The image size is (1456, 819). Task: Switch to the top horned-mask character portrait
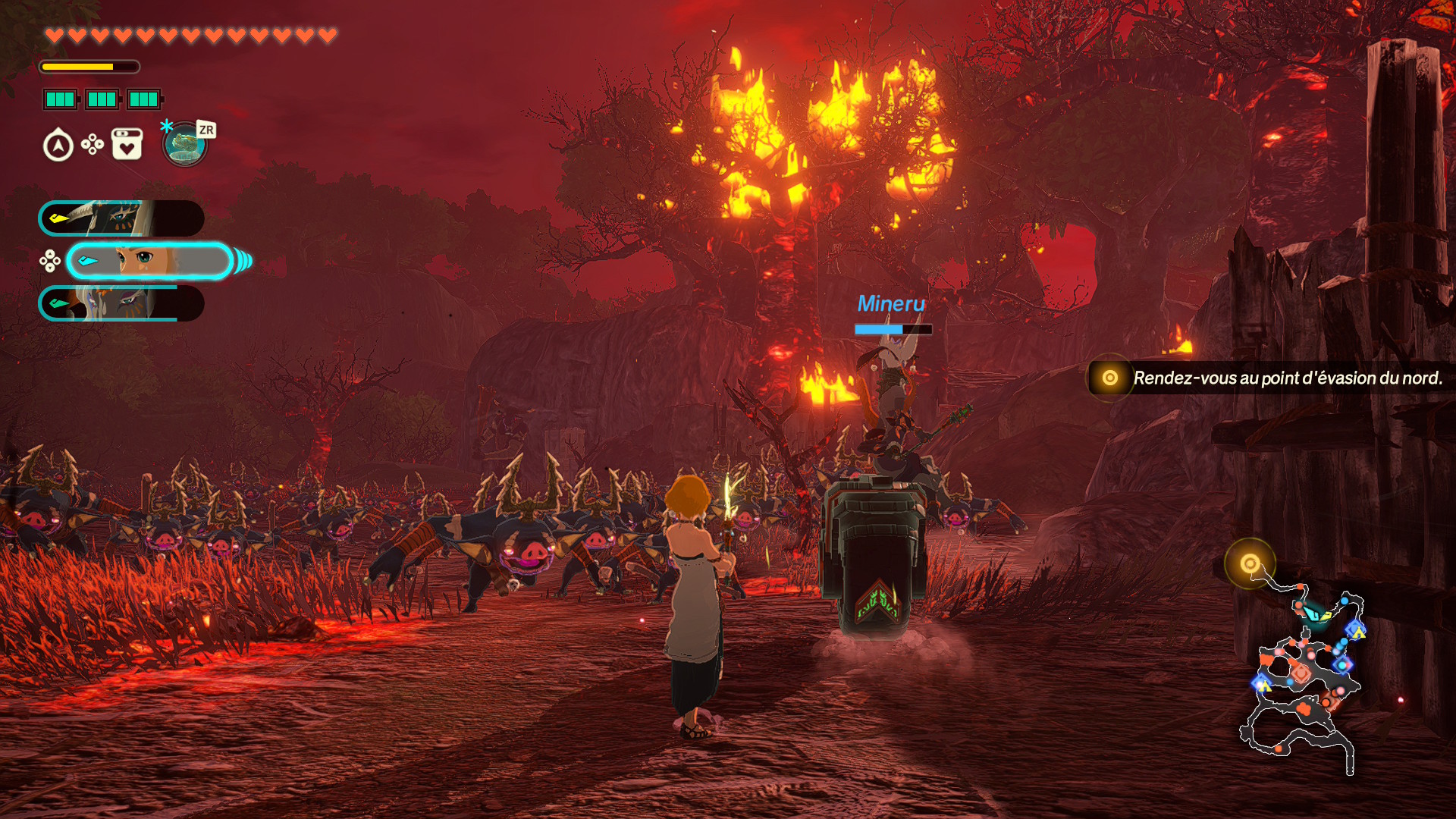[121, 218]
